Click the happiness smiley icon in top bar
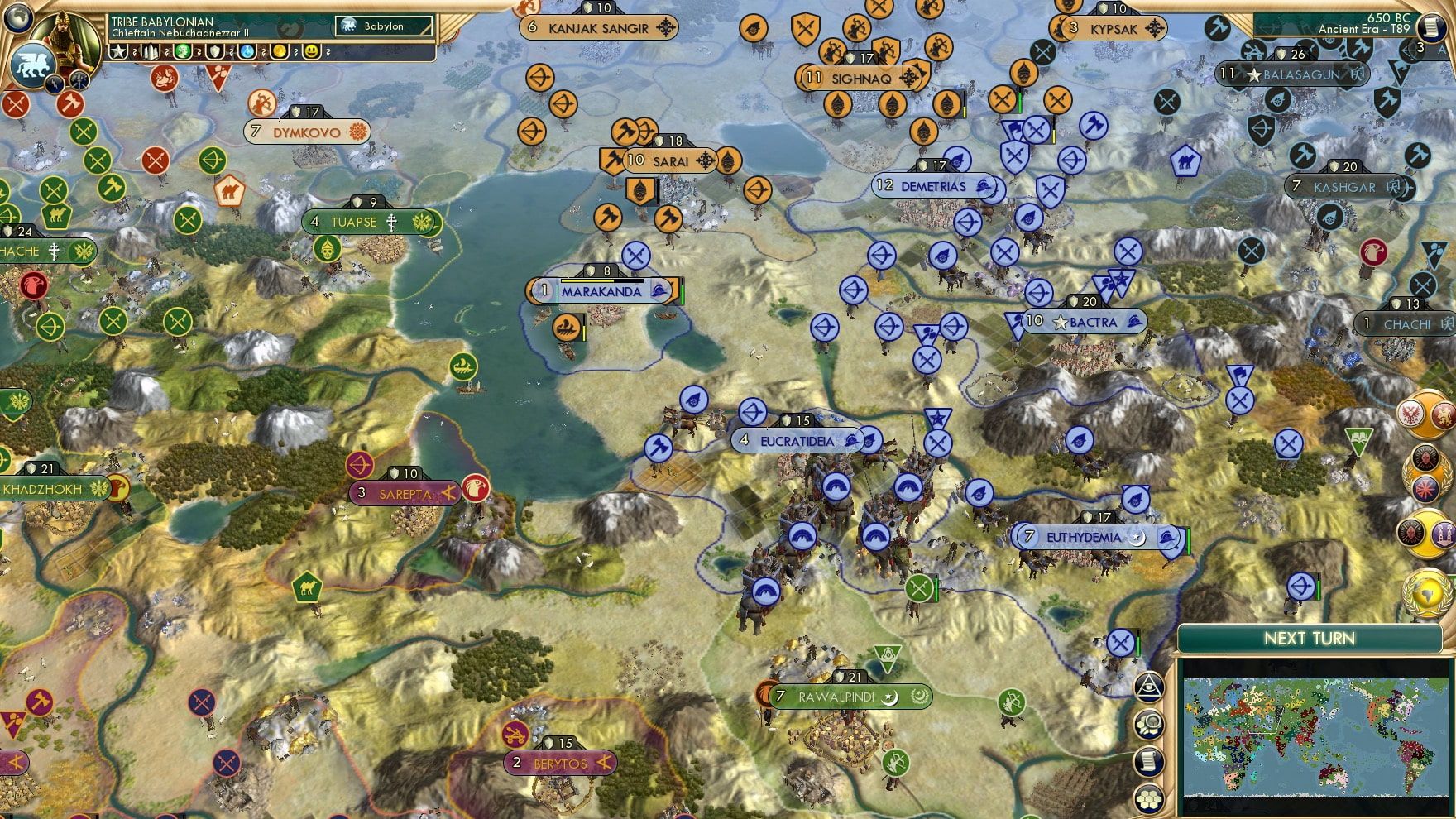The height and width of the screenshot is (819, 1456). tap(313, 51)
